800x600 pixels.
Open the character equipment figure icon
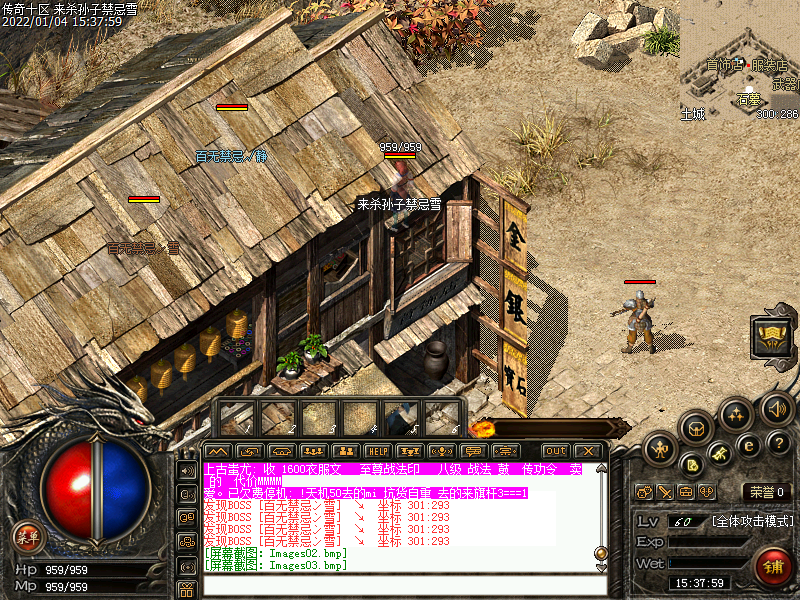tap(661, 448)
